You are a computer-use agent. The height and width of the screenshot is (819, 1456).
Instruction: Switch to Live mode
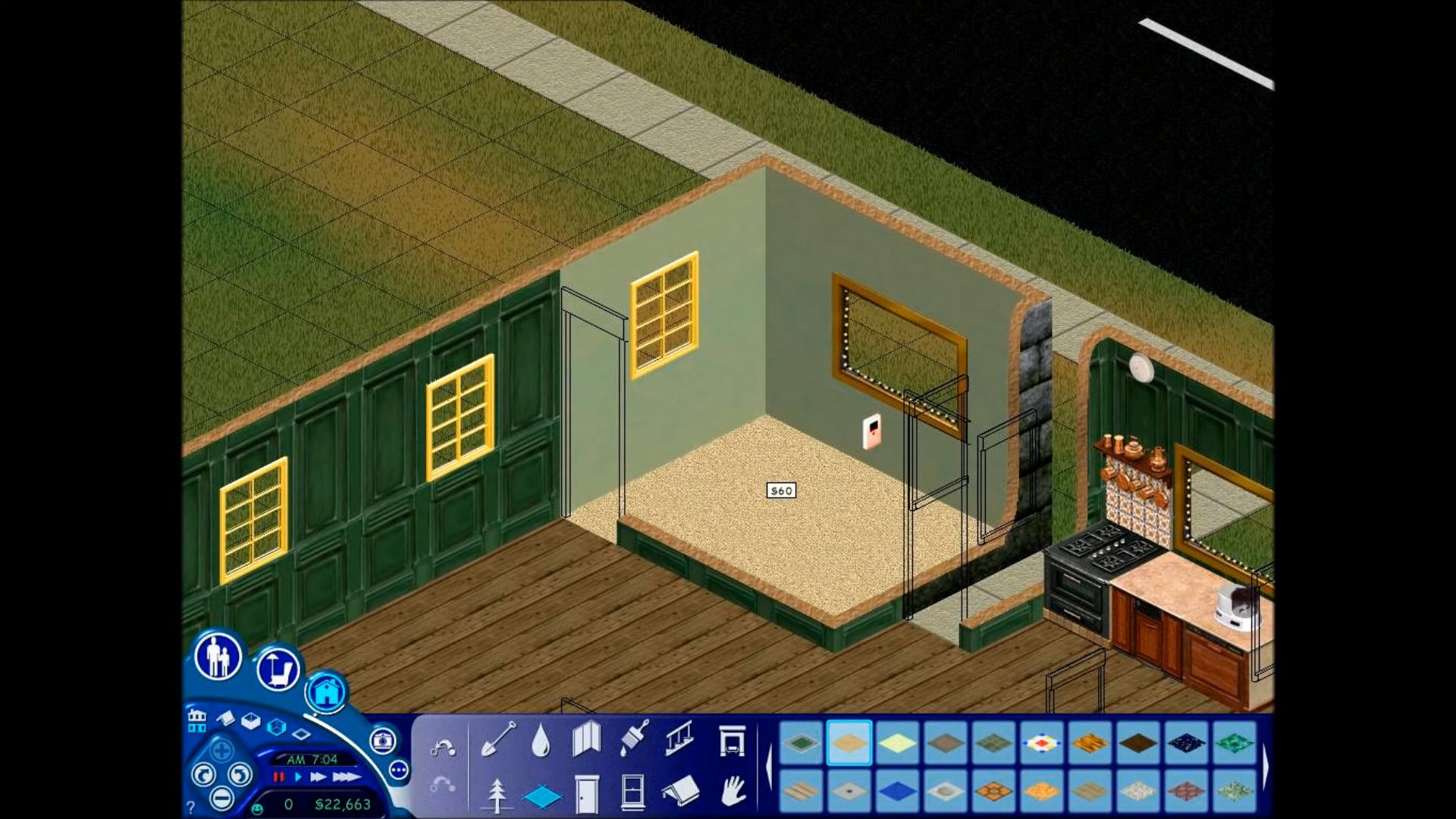[x=218, y=656]
